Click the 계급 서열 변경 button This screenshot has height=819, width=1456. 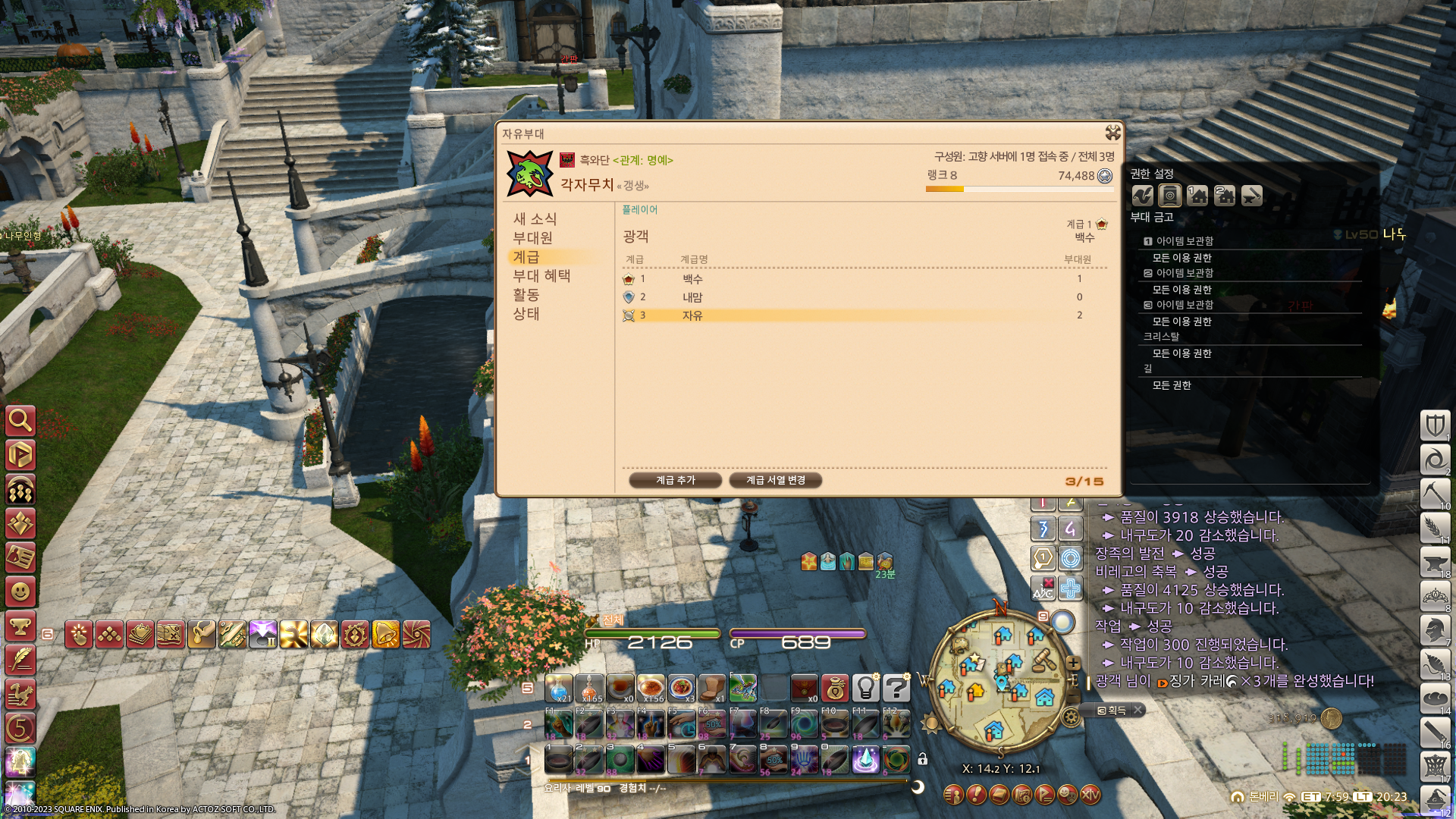[x=775, y=480]
